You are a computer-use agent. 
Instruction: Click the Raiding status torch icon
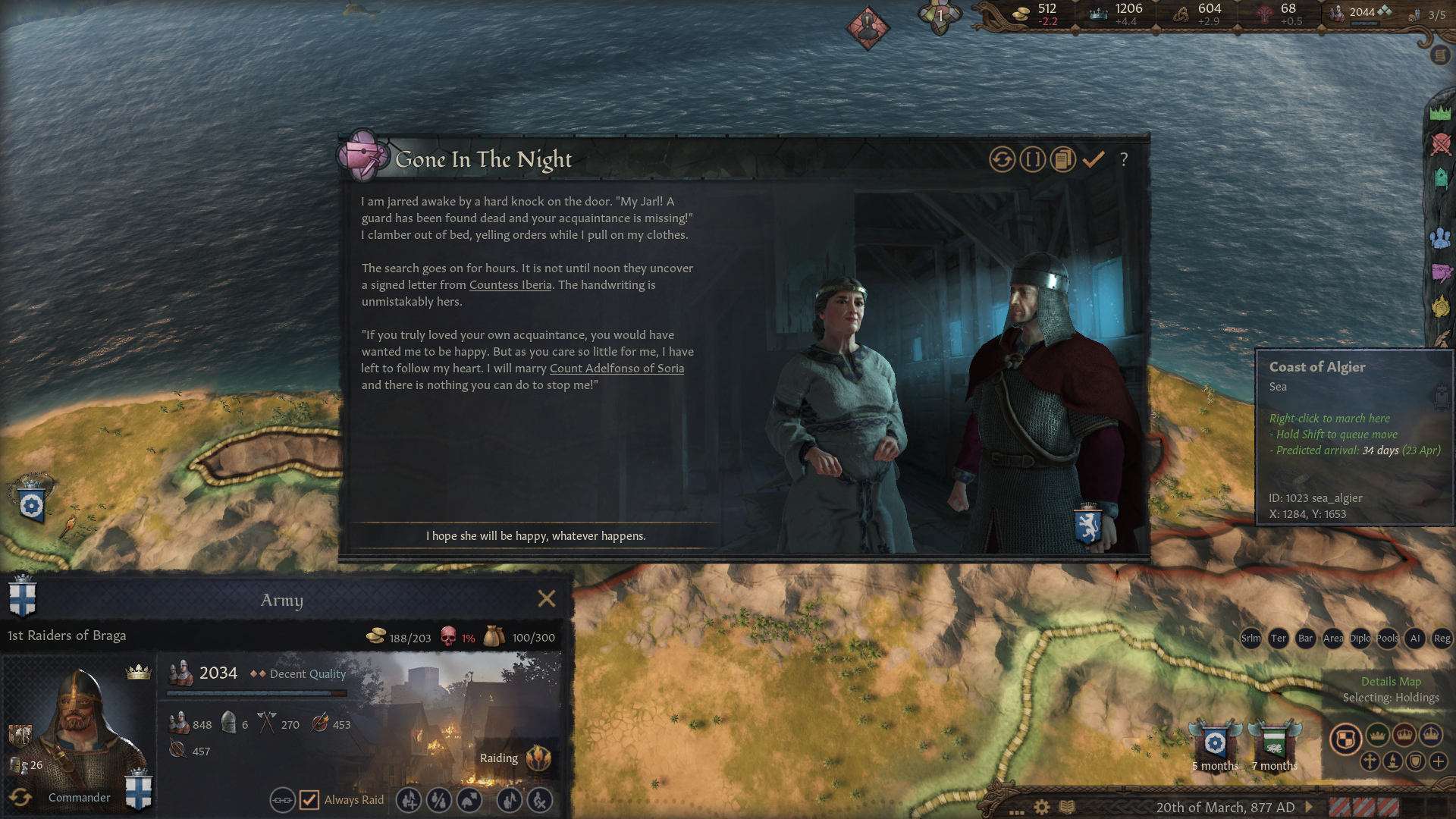coord(538,758)
